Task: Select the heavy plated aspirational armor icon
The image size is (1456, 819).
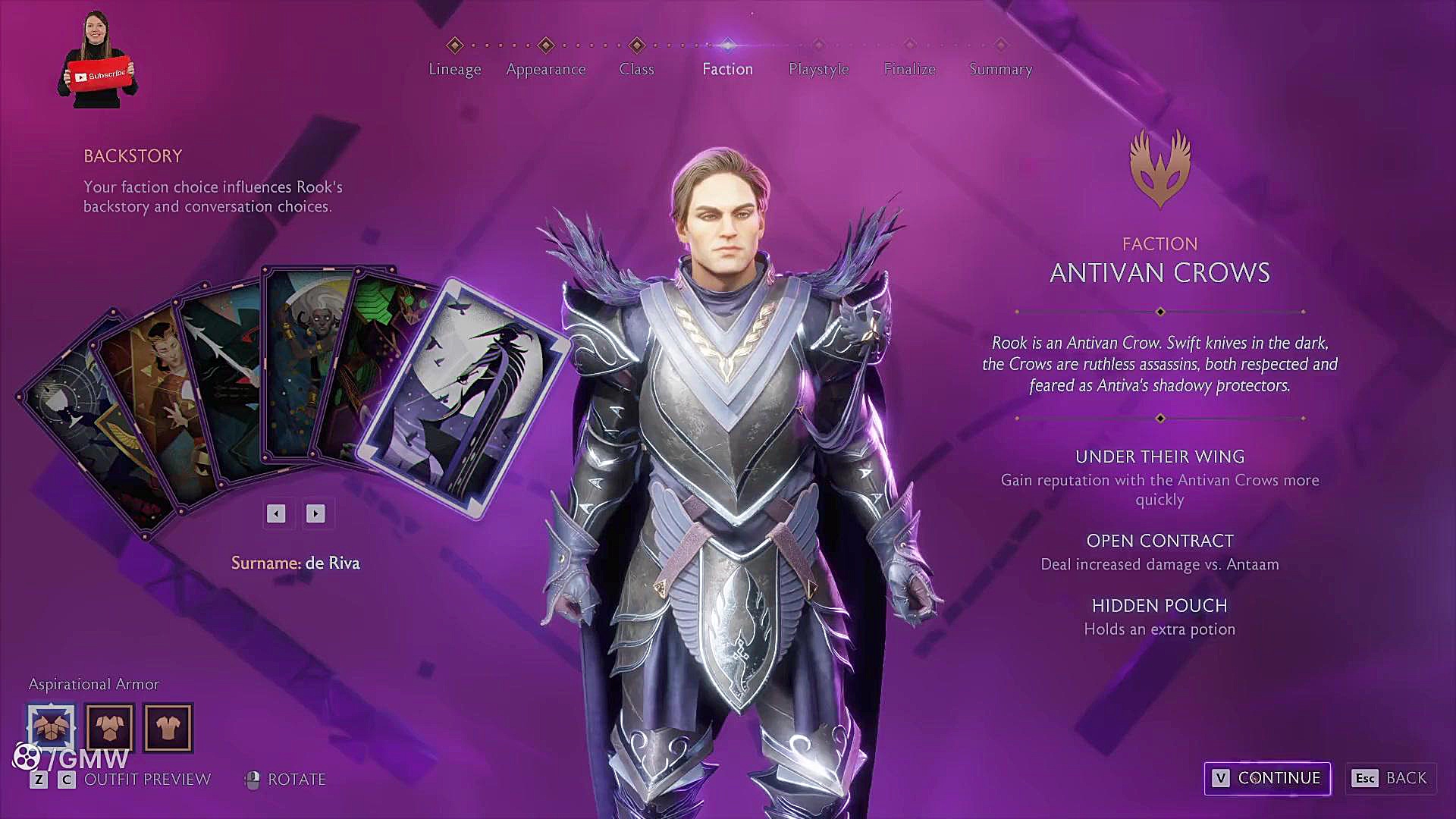Action: pos(52,727)
